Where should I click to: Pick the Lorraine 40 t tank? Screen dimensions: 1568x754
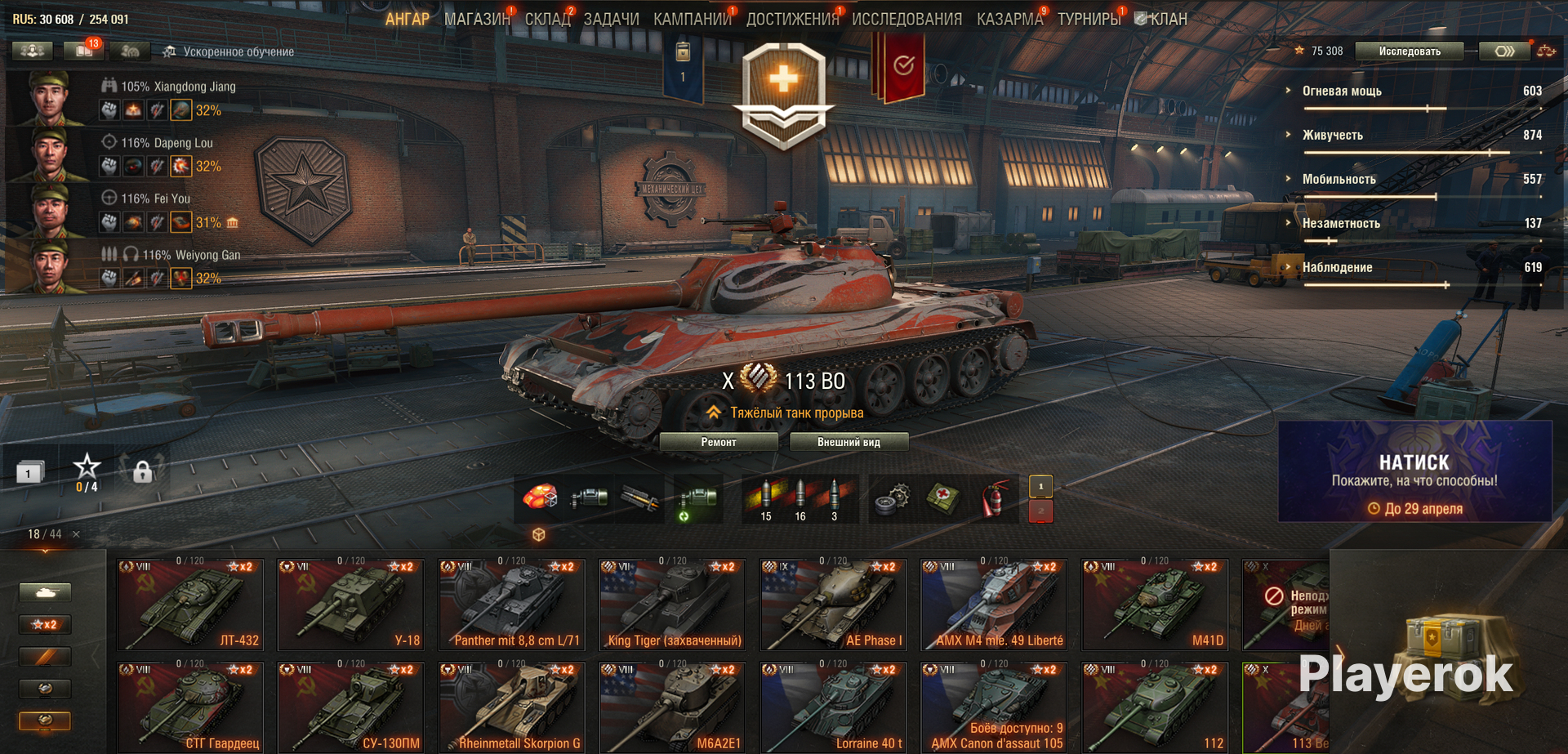point(834,707)
